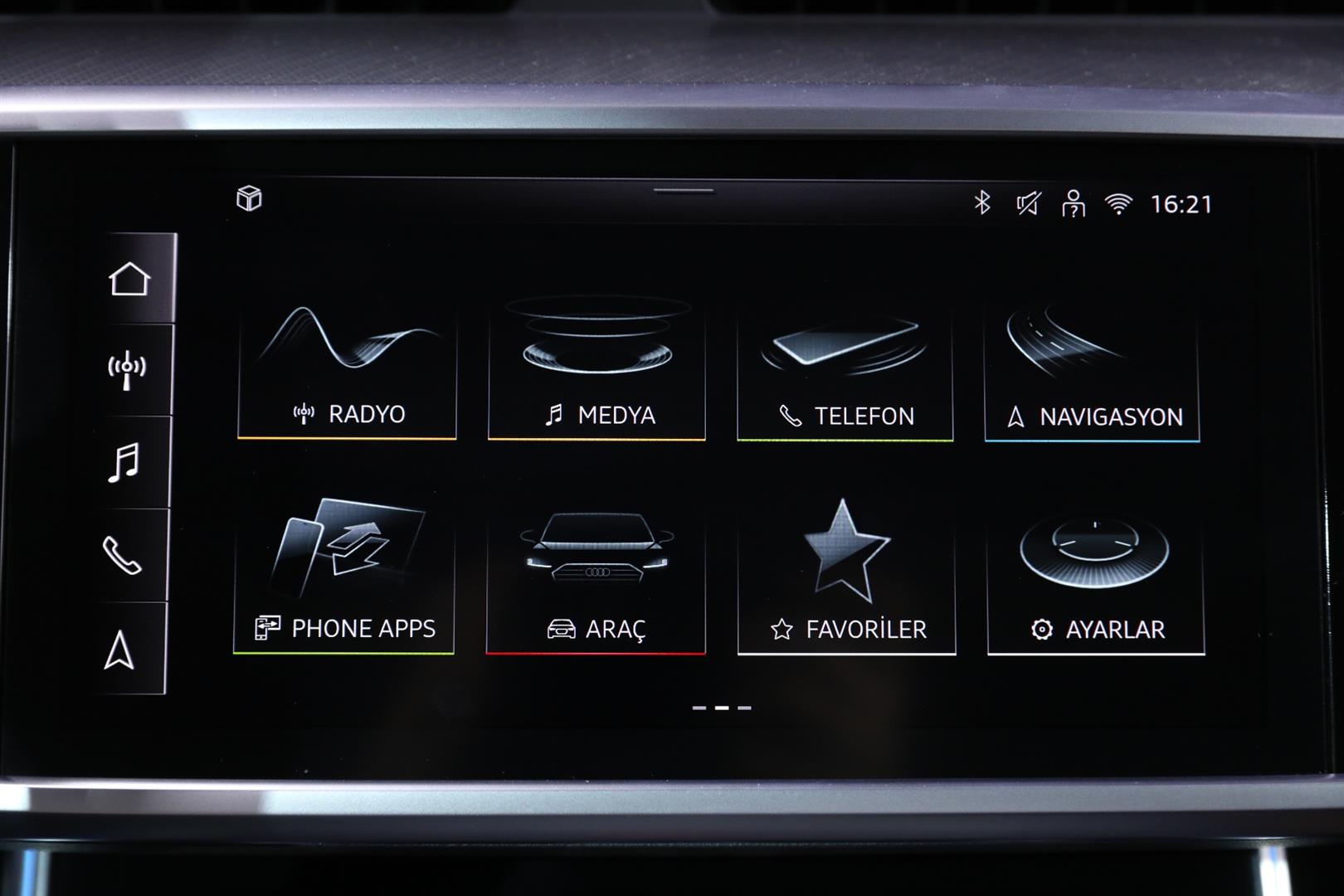Click the pull-down handle at top
Image resolution: width=1344 pixels, height=896 pixels.
tap(684, 191)
